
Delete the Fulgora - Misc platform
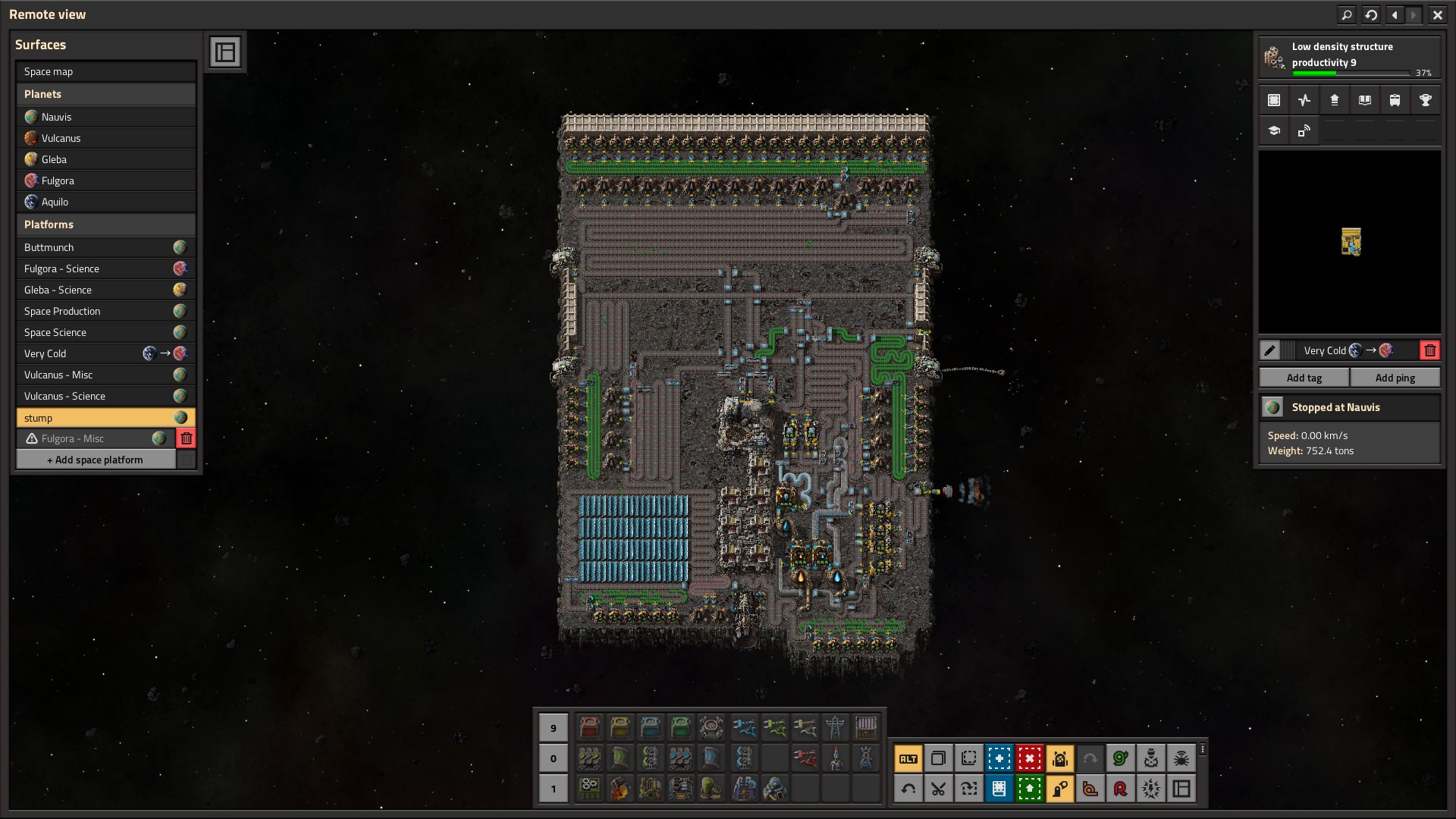point(186,438)
